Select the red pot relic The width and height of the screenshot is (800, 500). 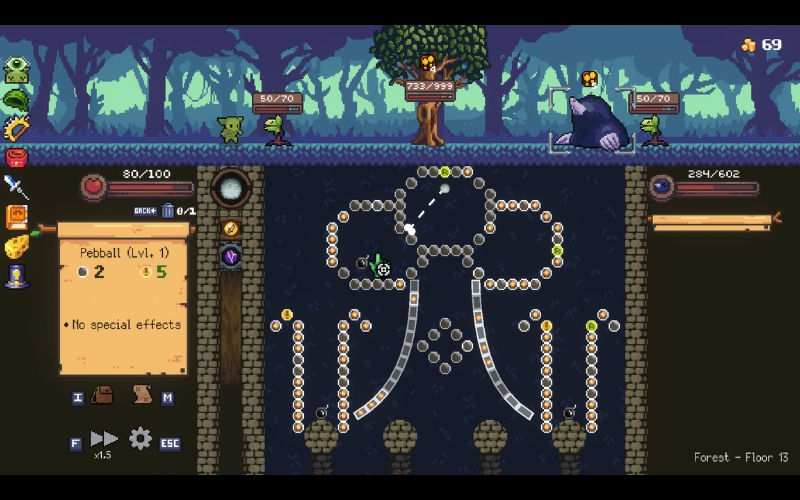point(16,157)
